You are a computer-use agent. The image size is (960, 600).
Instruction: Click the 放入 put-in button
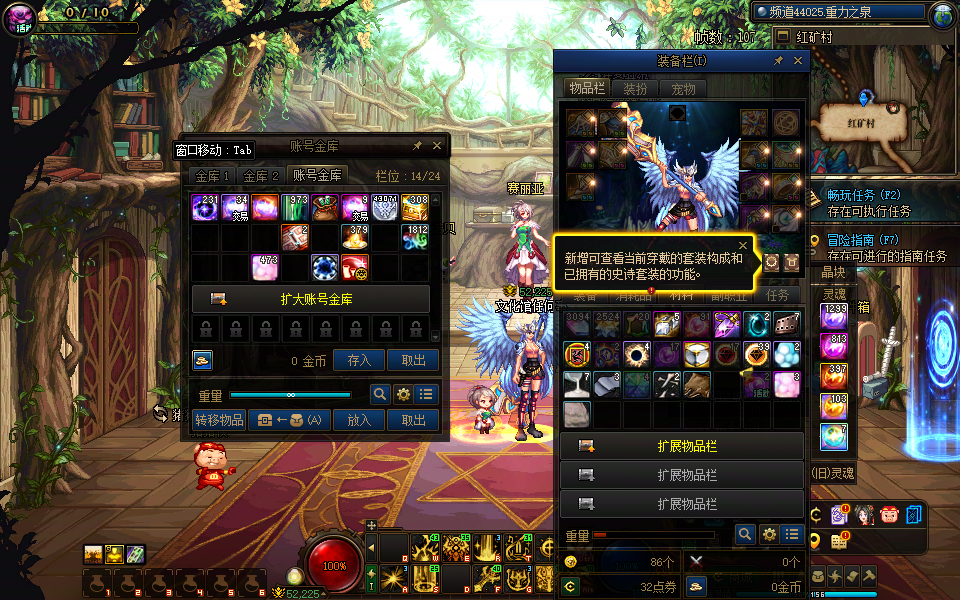tap(359, 421)
